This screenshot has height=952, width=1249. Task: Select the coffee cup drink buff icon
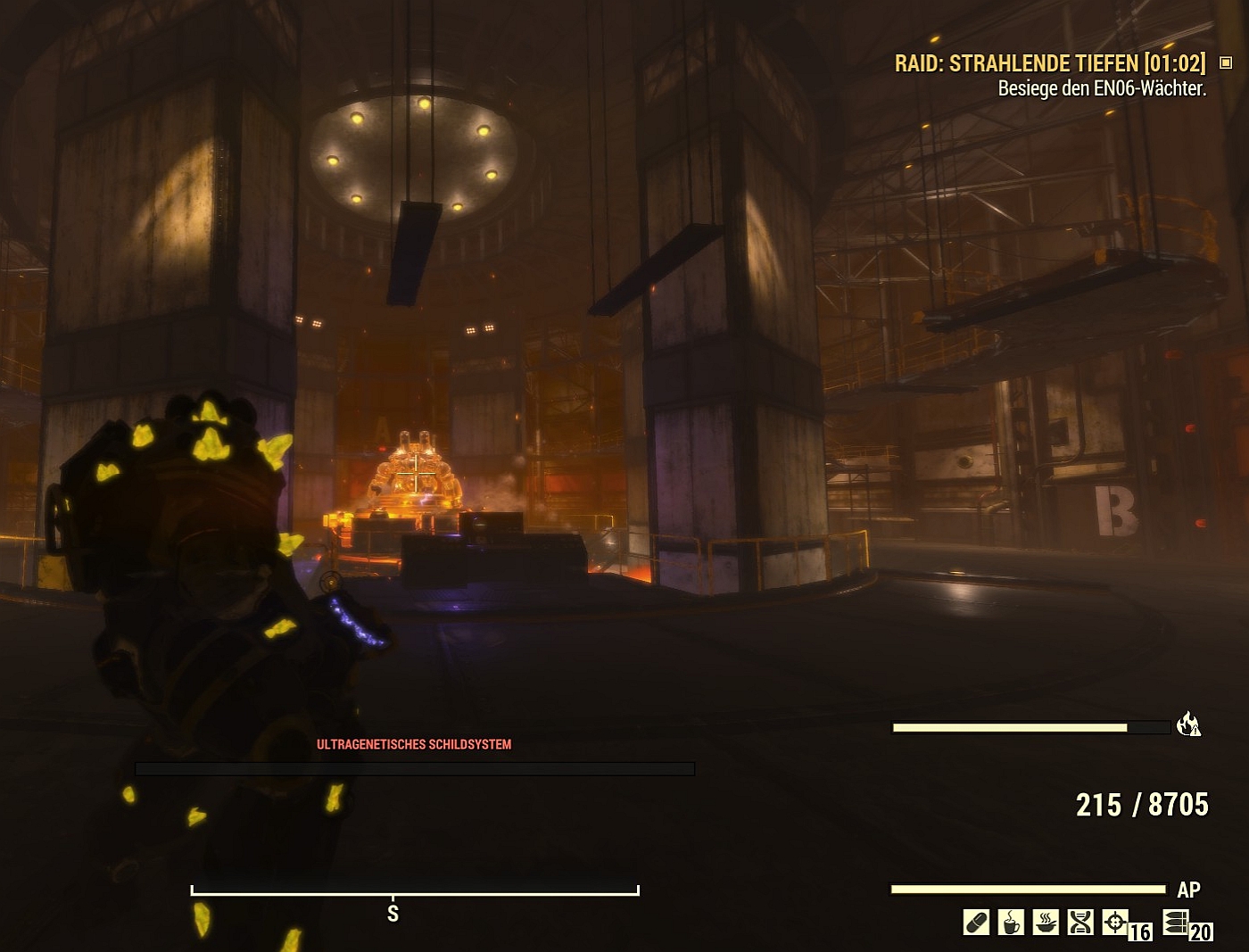point(1011,922)
